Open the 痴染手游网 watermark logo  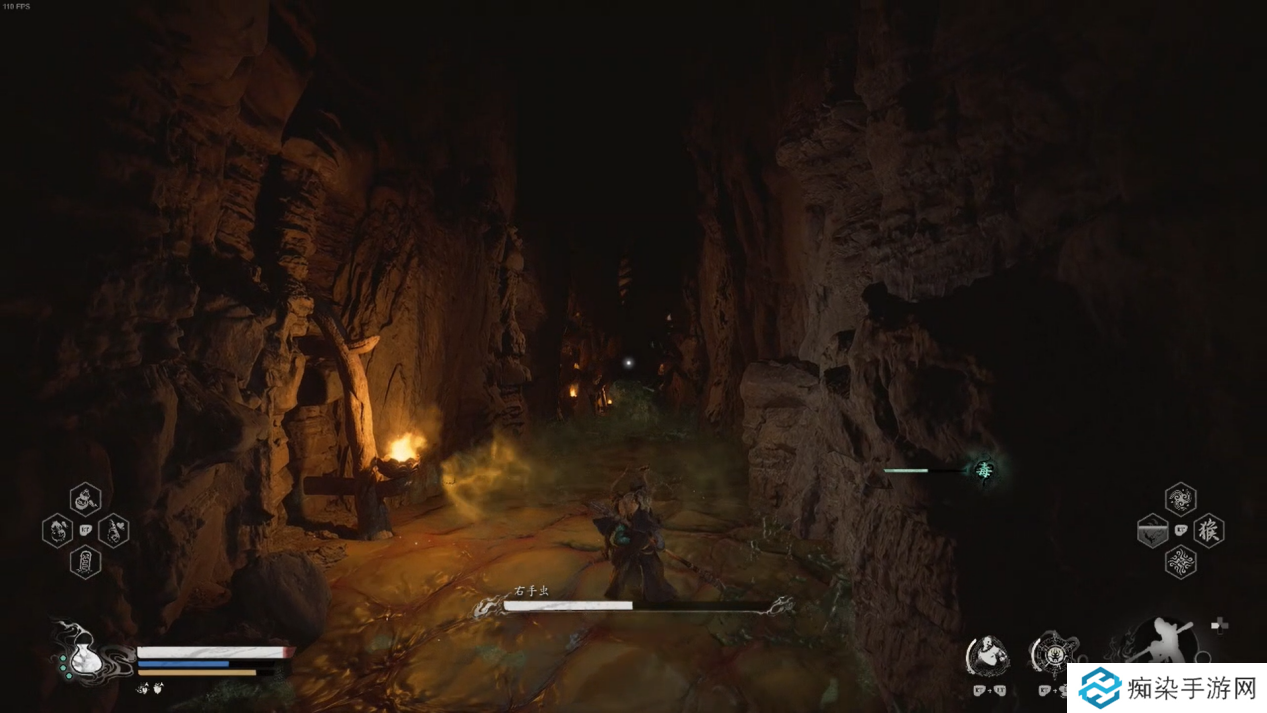(x=1166, y=688)
